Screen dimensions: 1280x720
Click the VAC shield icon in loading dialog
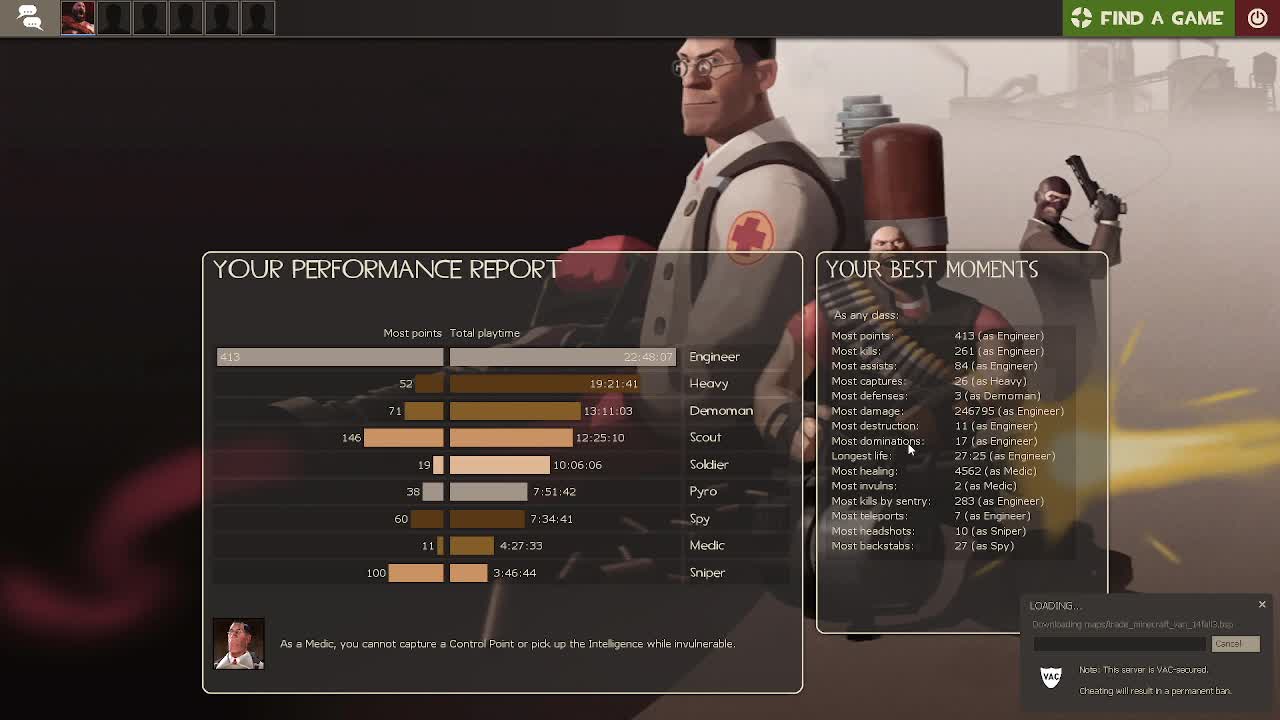pyautogui.click(x=1050, y=677)
